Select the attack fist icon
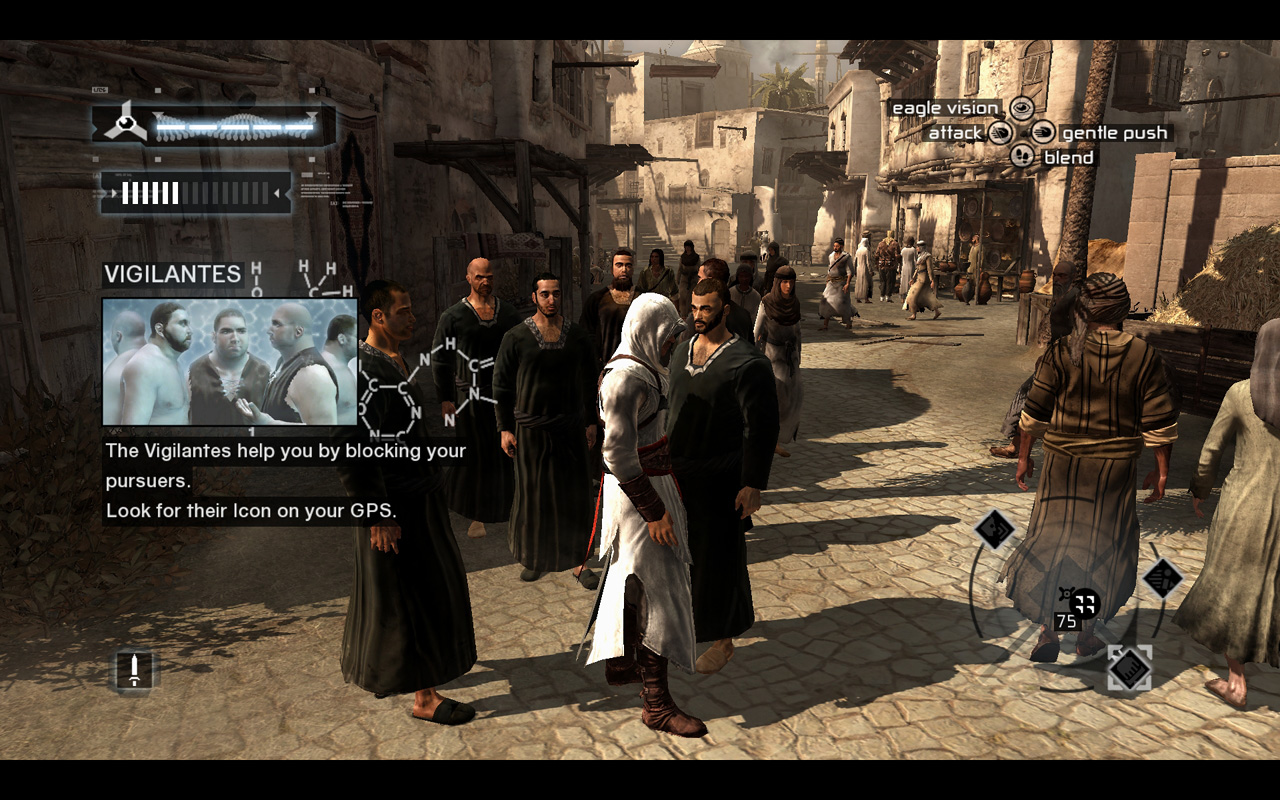1280x800 pixels. 1000,133
